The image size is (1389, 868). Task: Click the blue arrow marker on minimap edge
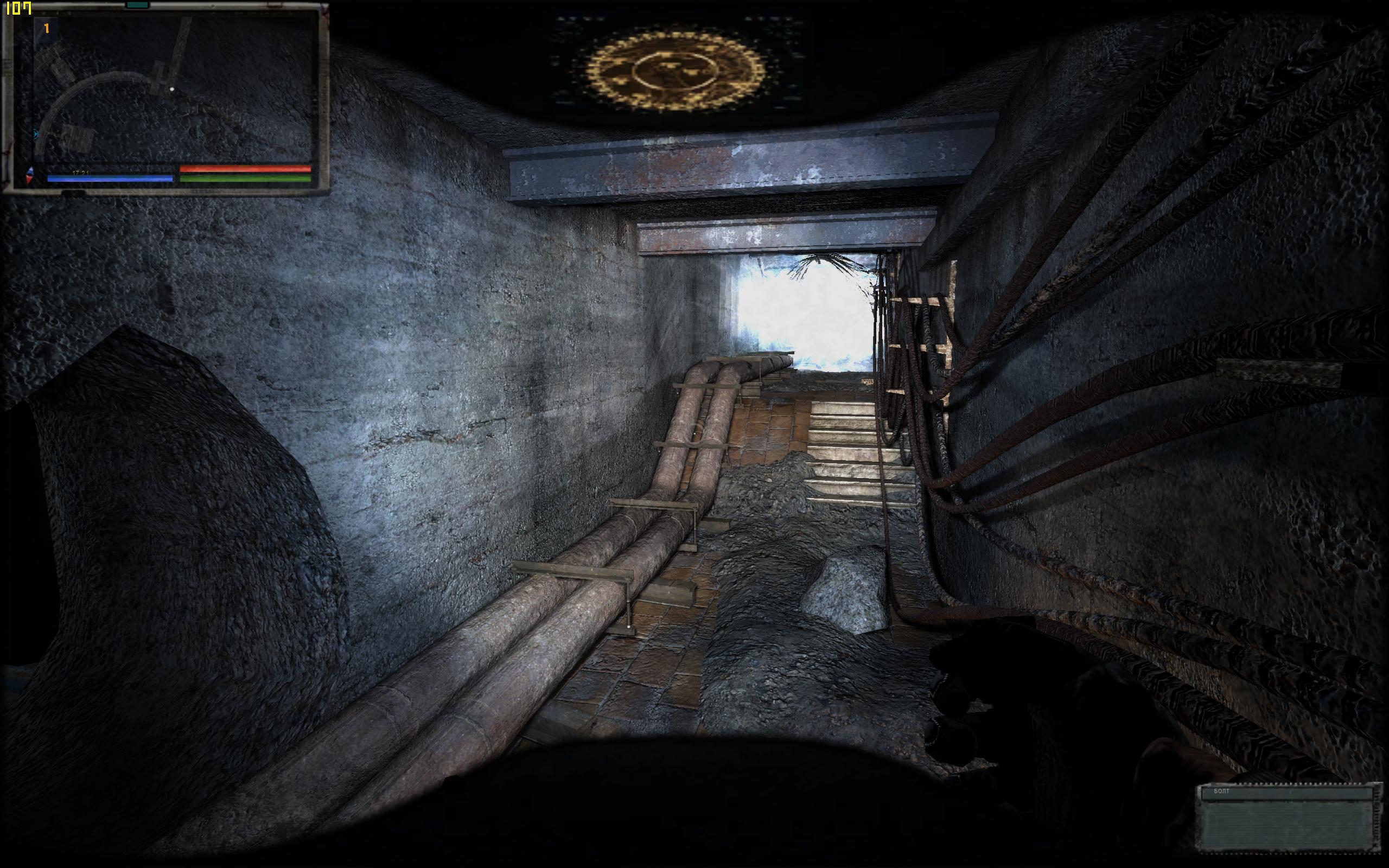point(36,135)
